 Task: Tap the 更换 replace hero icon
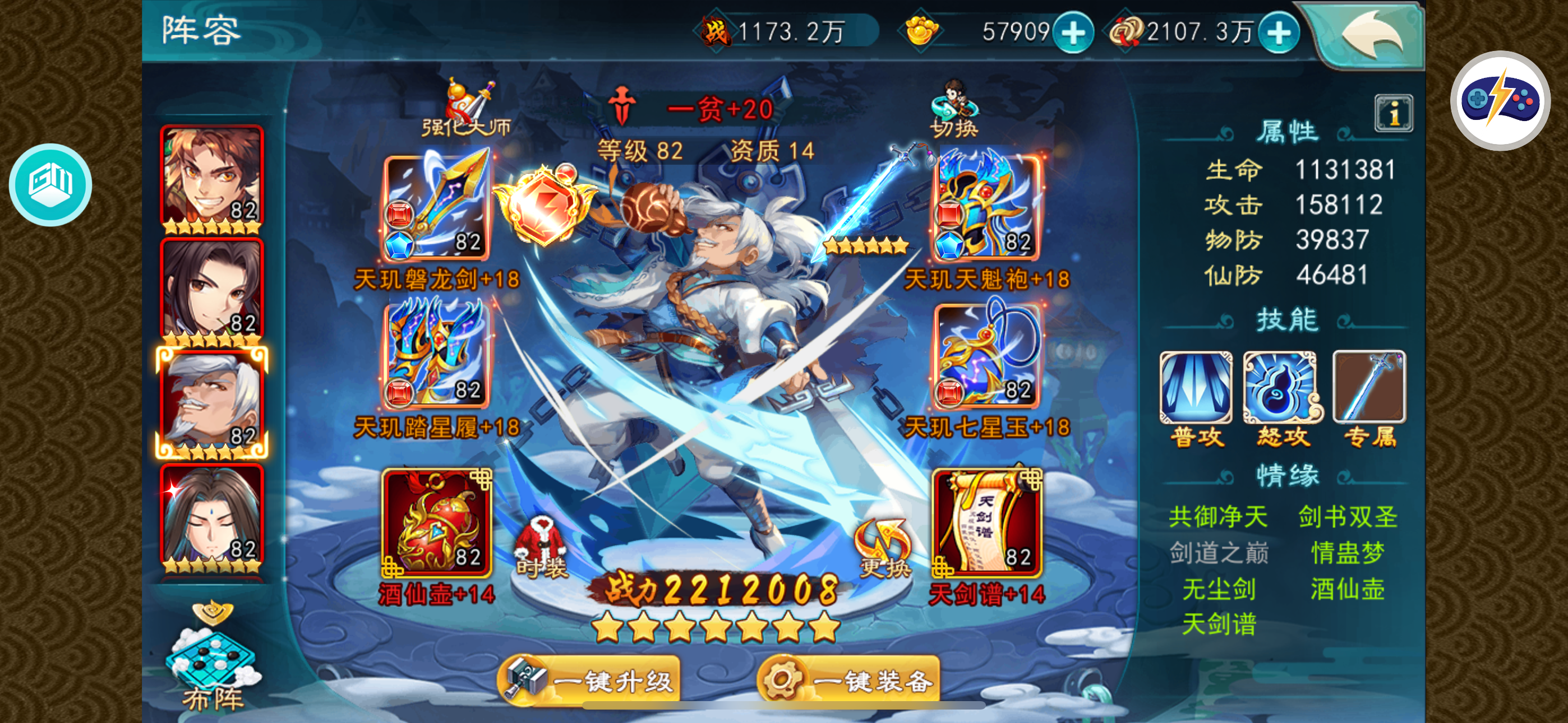[x=884, y=548]
